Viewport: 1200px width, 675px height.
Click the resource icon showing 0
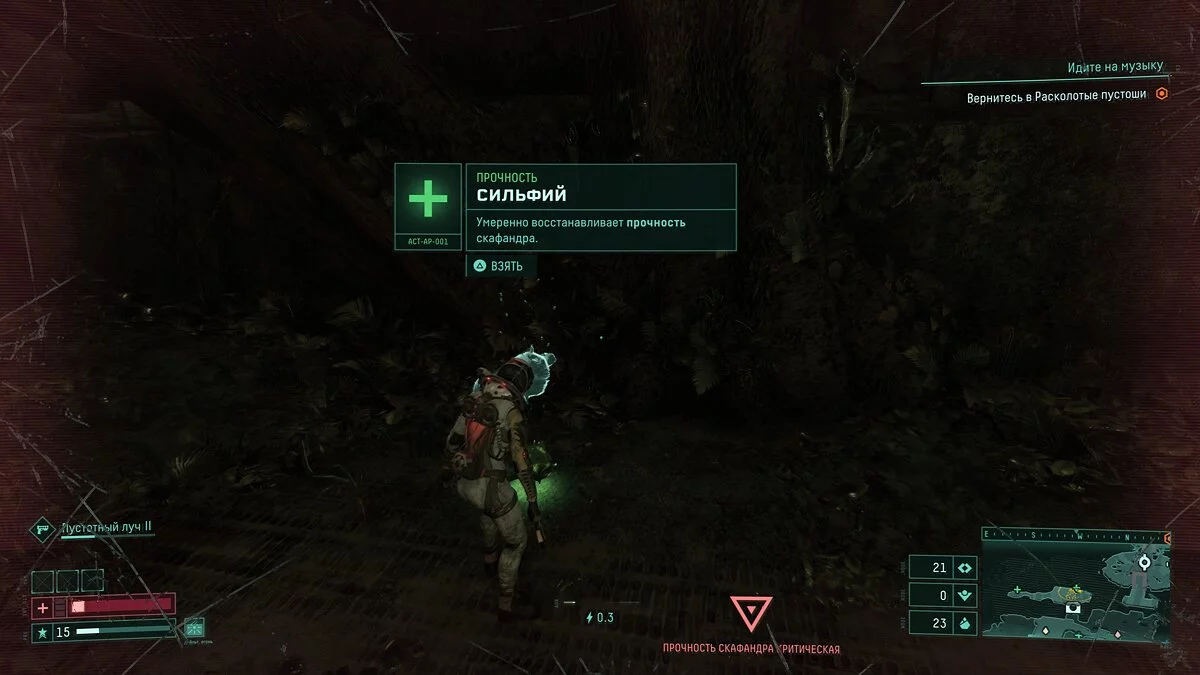click(x=965, y=595)
